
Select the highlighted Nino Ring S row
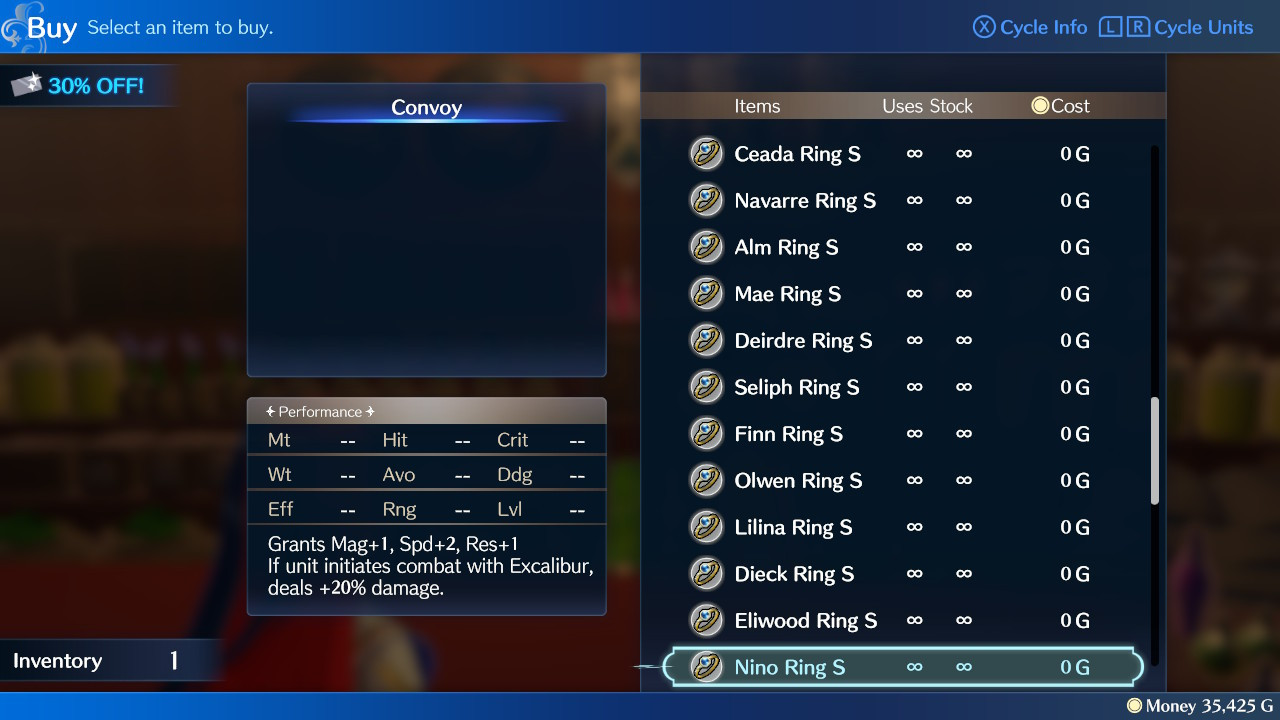click(900, 666)
